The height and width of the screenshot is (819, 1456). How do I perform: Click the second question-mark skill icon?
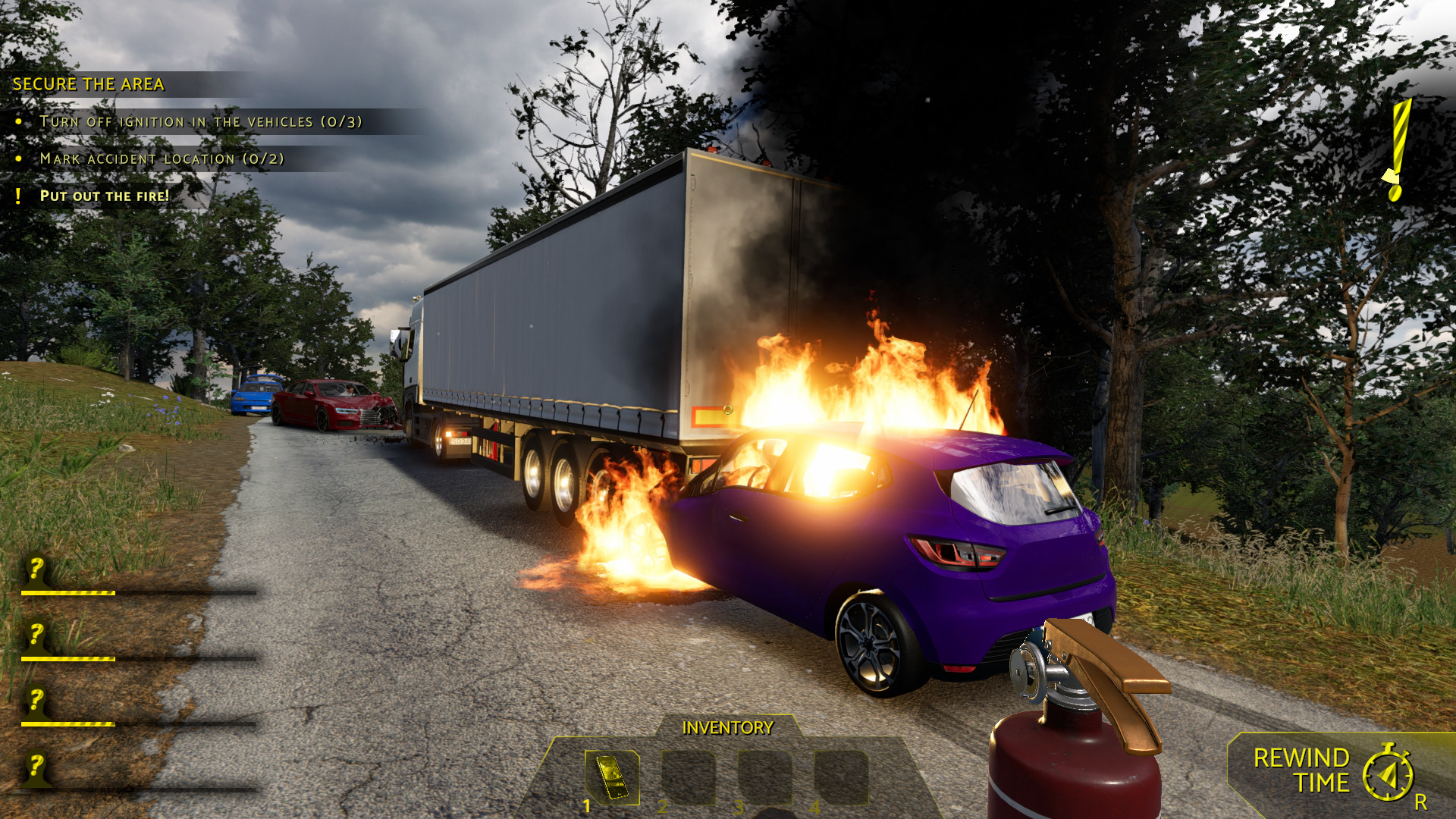tap(34, 634)
